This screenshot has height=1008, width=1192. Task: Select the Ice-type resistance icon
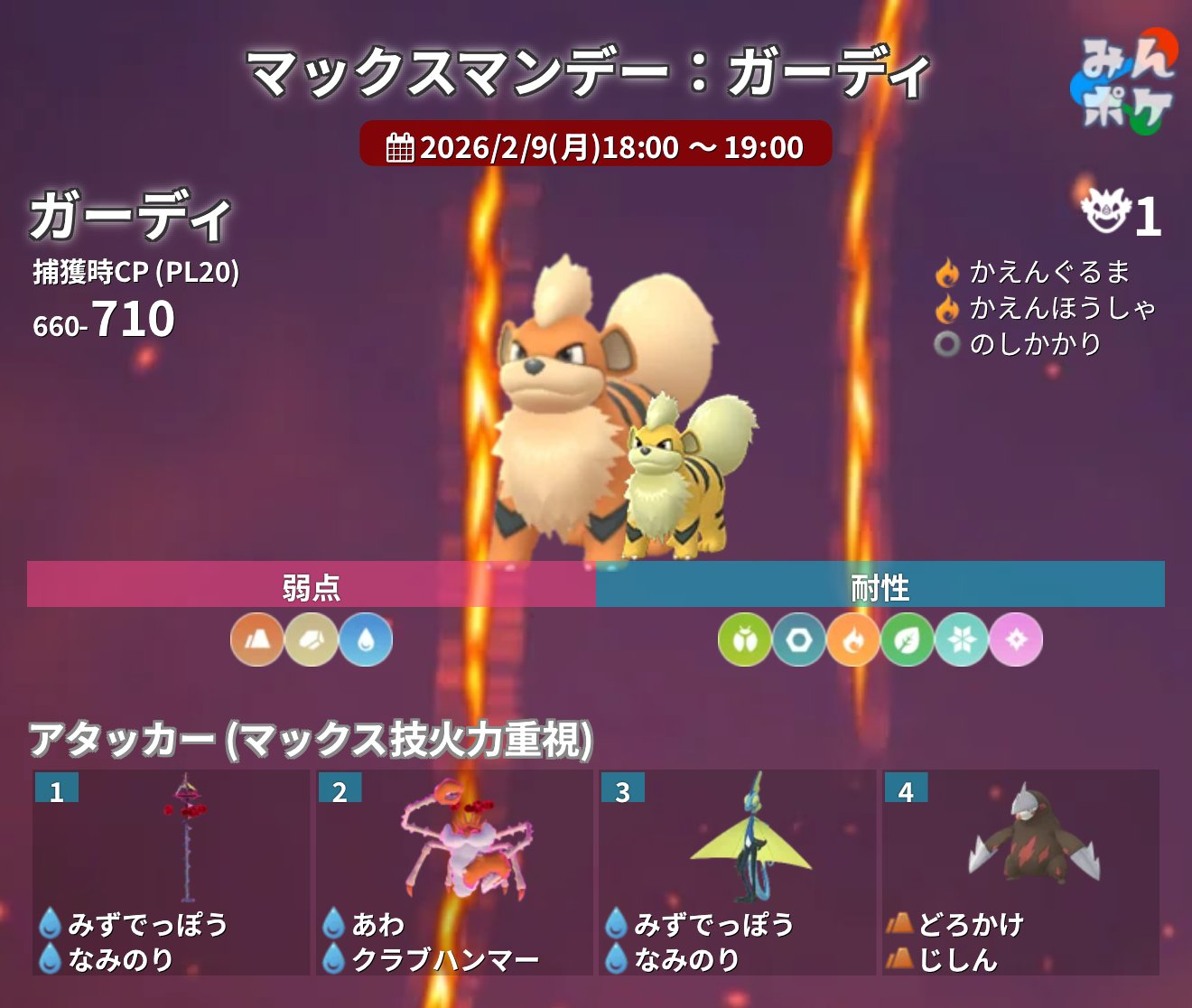(x=962, y=639)
